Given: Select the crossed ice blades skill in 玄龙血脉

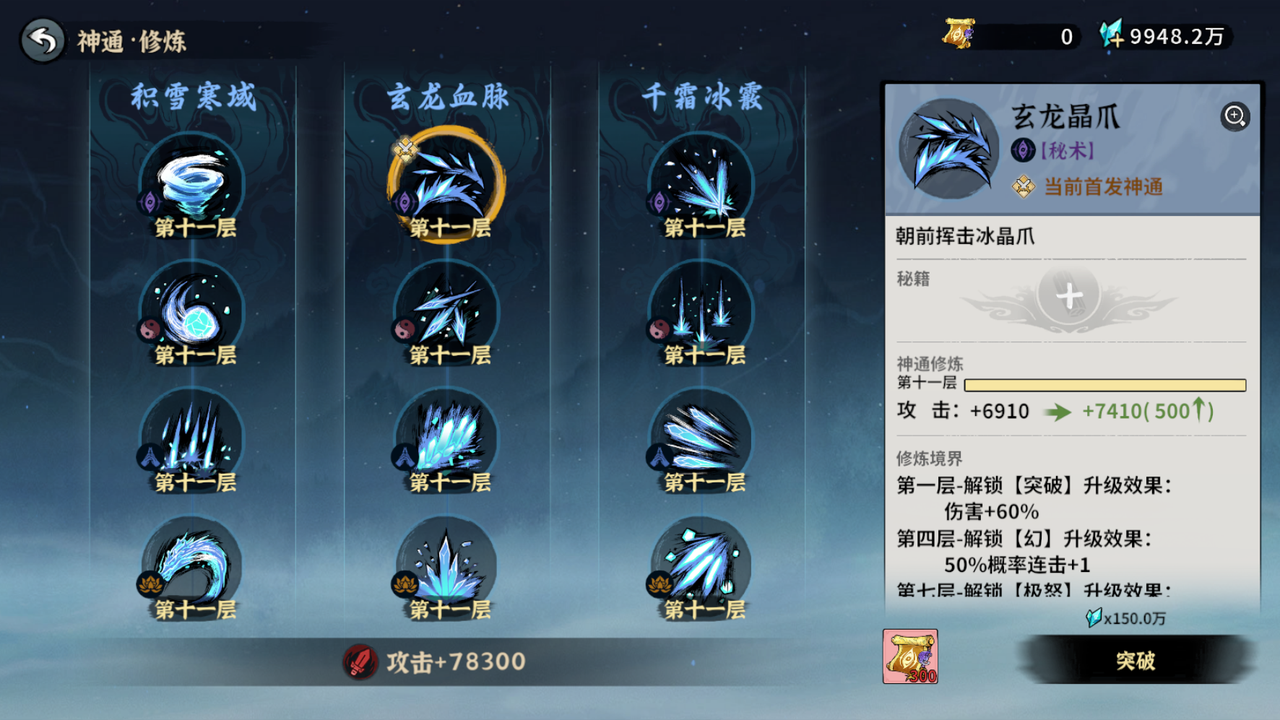Looking at the screenshot, I should (x=445, y=303).
